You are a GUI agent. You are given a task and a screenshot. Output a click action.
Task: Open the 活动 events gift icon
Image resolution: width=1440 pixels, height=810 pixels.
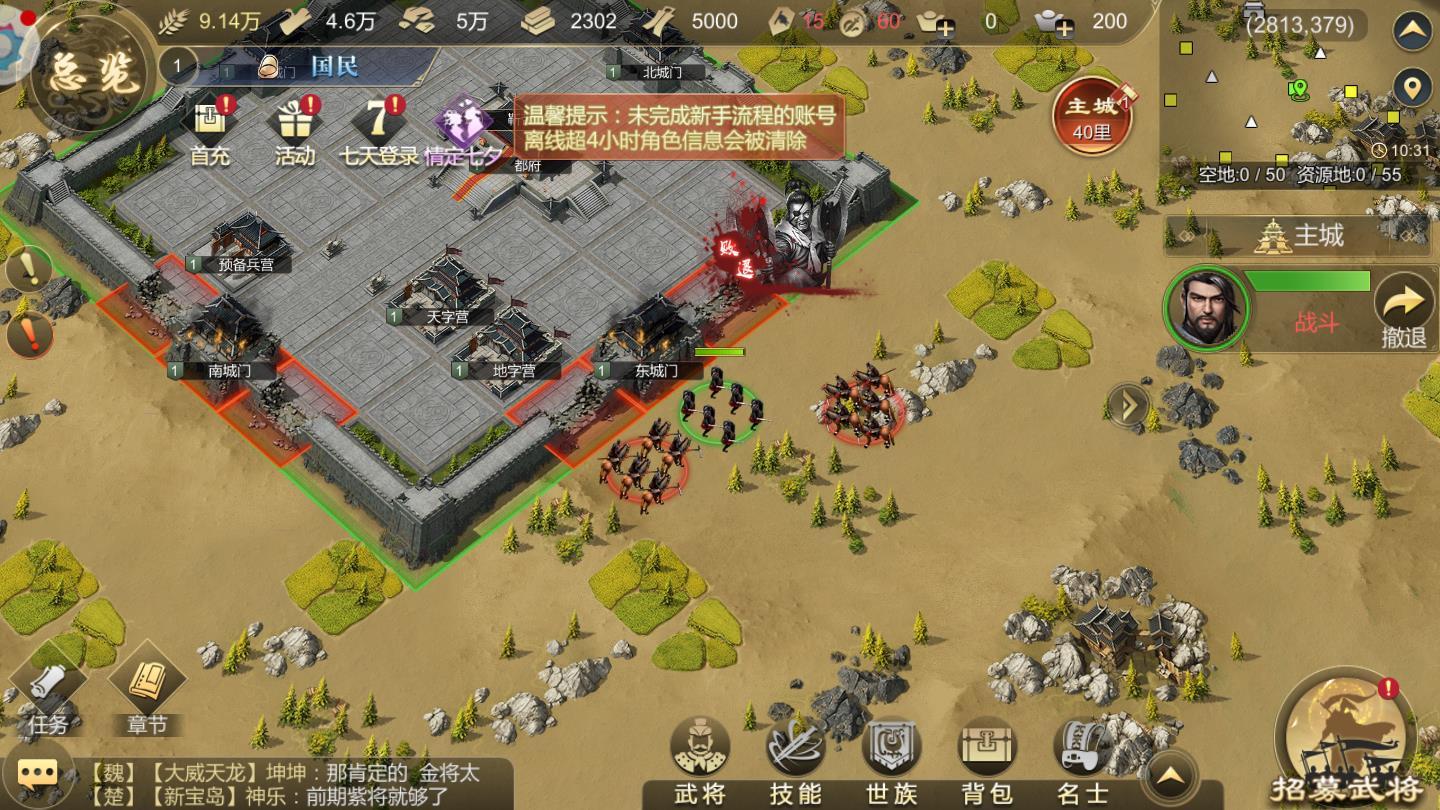(294, 129)
